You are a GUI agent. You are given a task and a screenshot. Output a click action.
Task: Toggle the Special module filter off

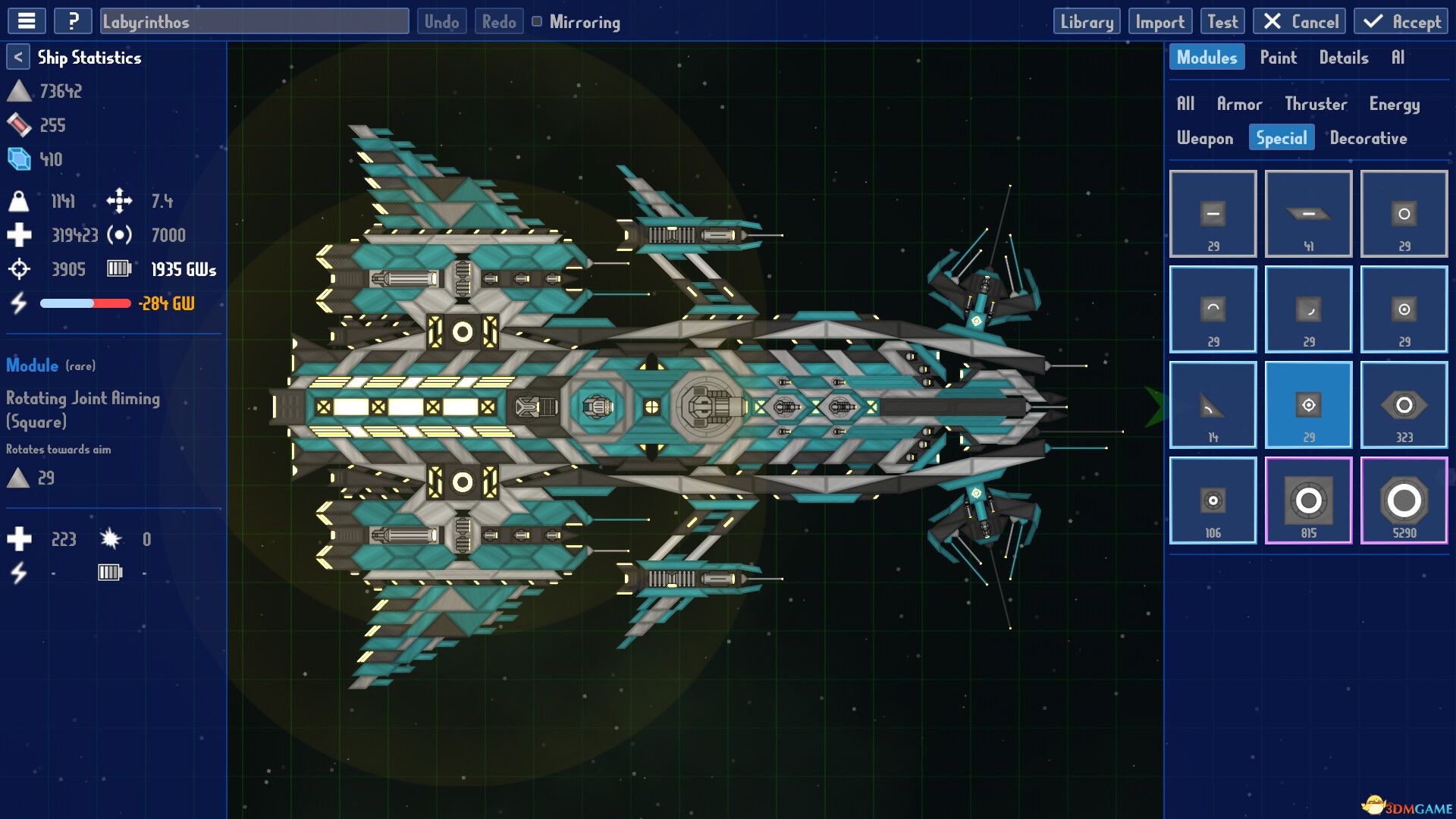tap(1281, 137)
